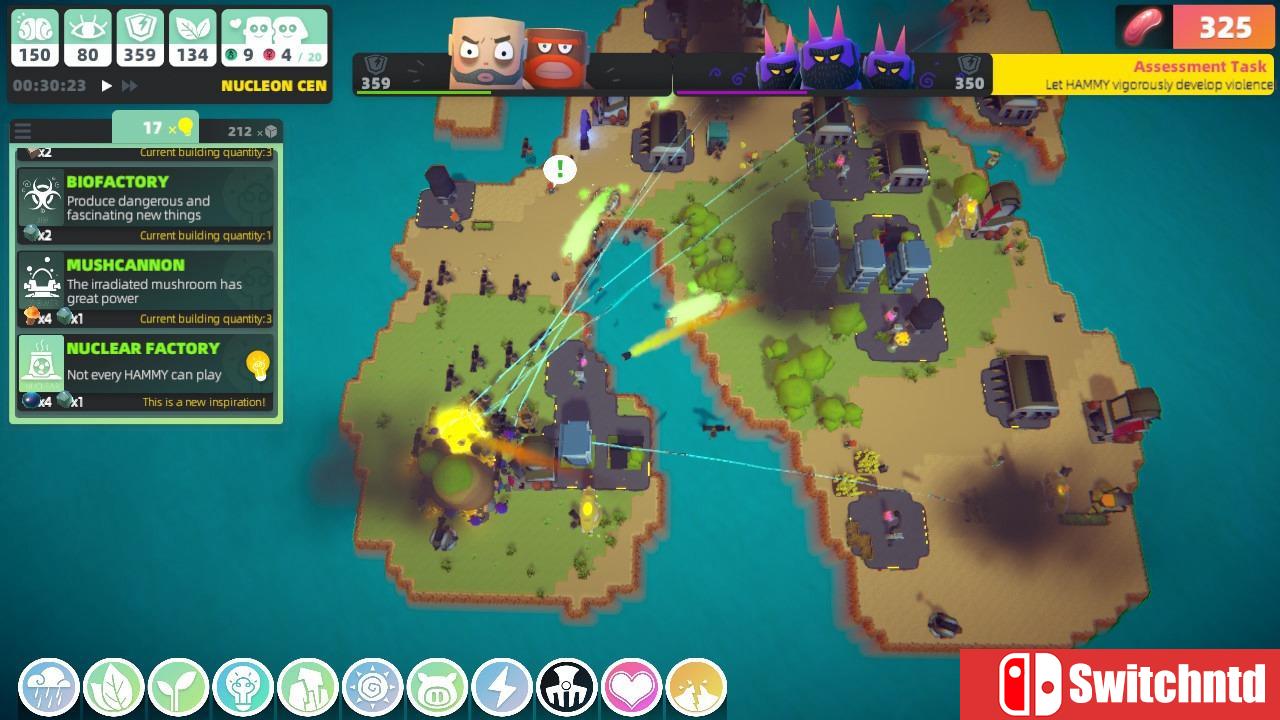Activate the fast-forward speed button
Screen dimensions: 1280x720
(x=132, y=86)
